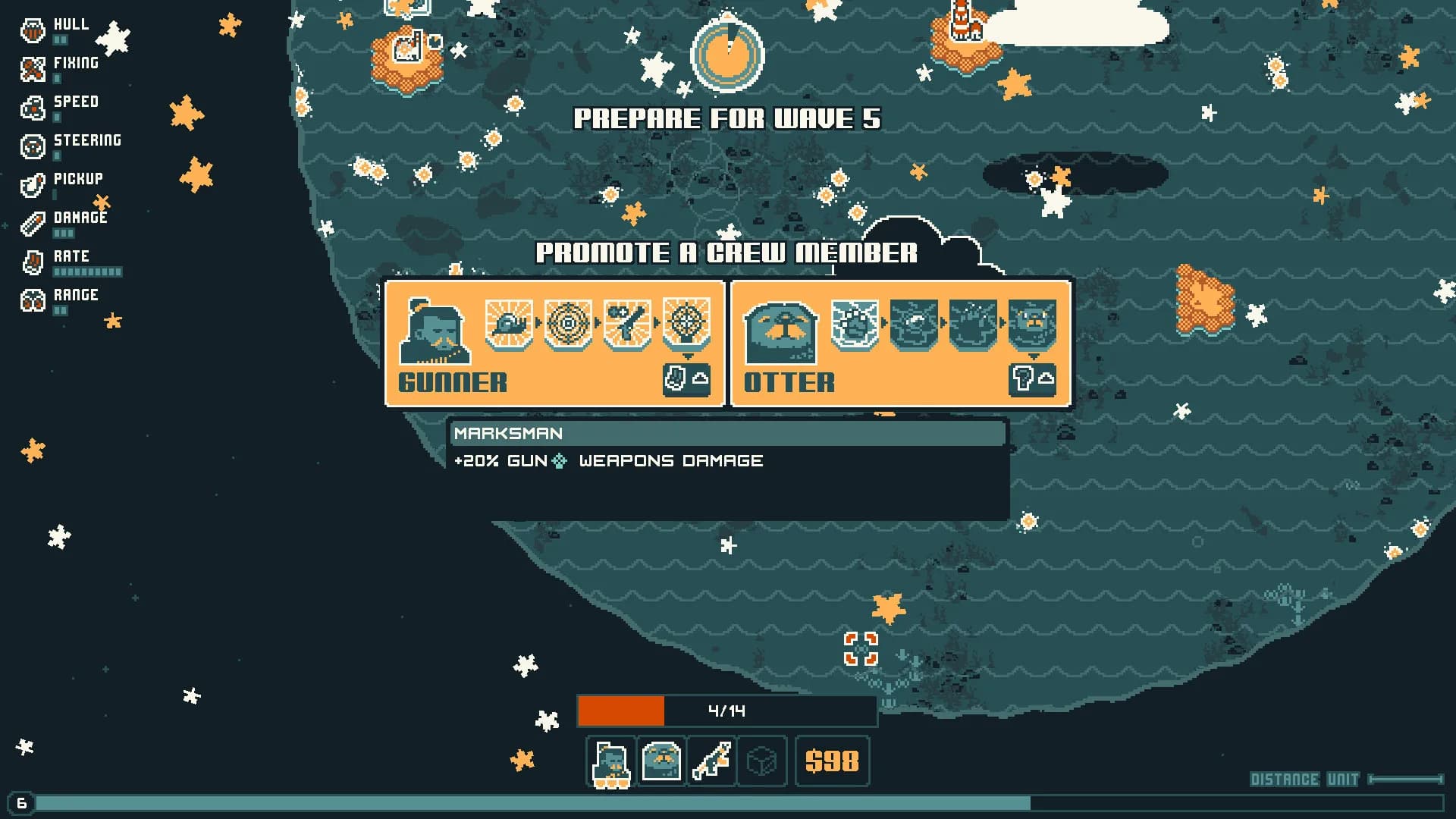Select the wrench weapon icon in the bottom bar
Viewport: 1456px width, 819px height.
711,762
